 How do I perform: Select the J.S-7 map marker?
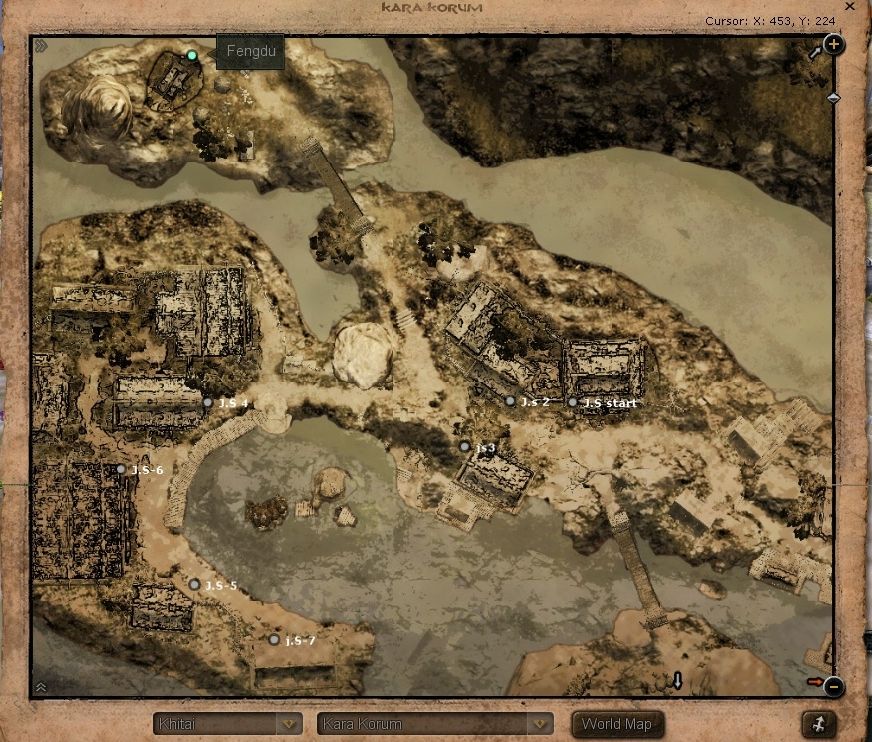[x=274, y=639]
